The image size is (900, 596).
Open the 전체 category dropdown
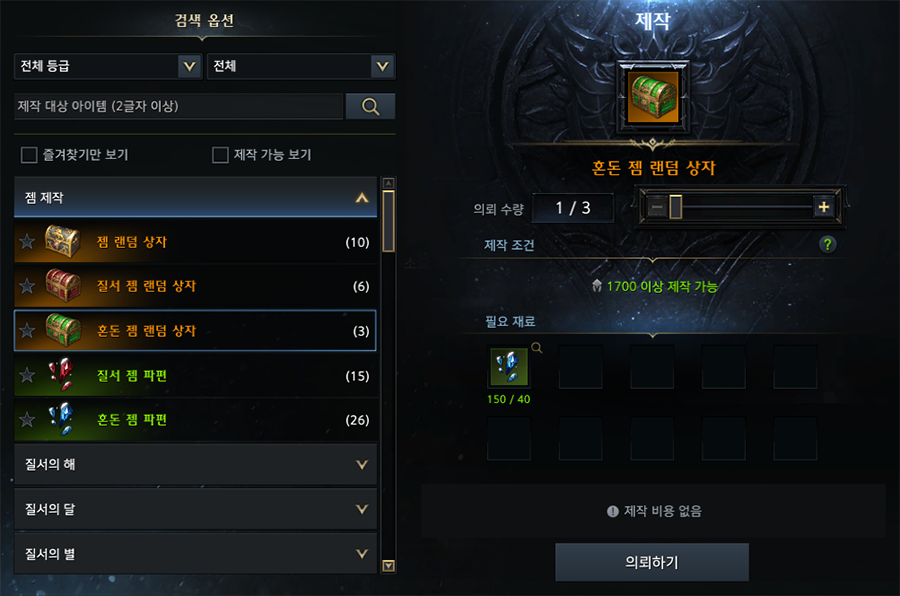(300, 67)
